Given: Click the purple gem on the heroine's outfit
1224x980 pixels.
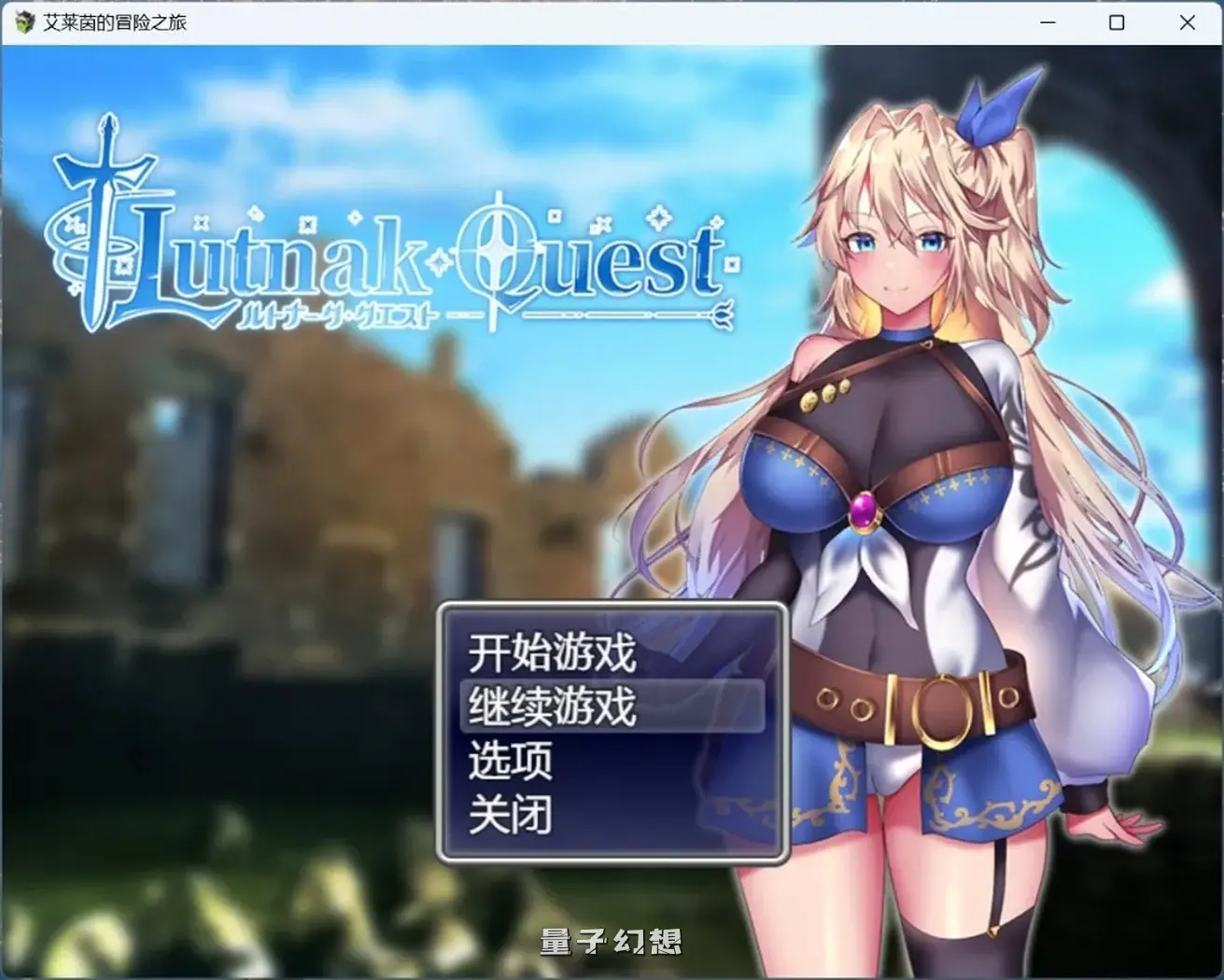Looking at the screenshot, I should [x=863, y=511].
